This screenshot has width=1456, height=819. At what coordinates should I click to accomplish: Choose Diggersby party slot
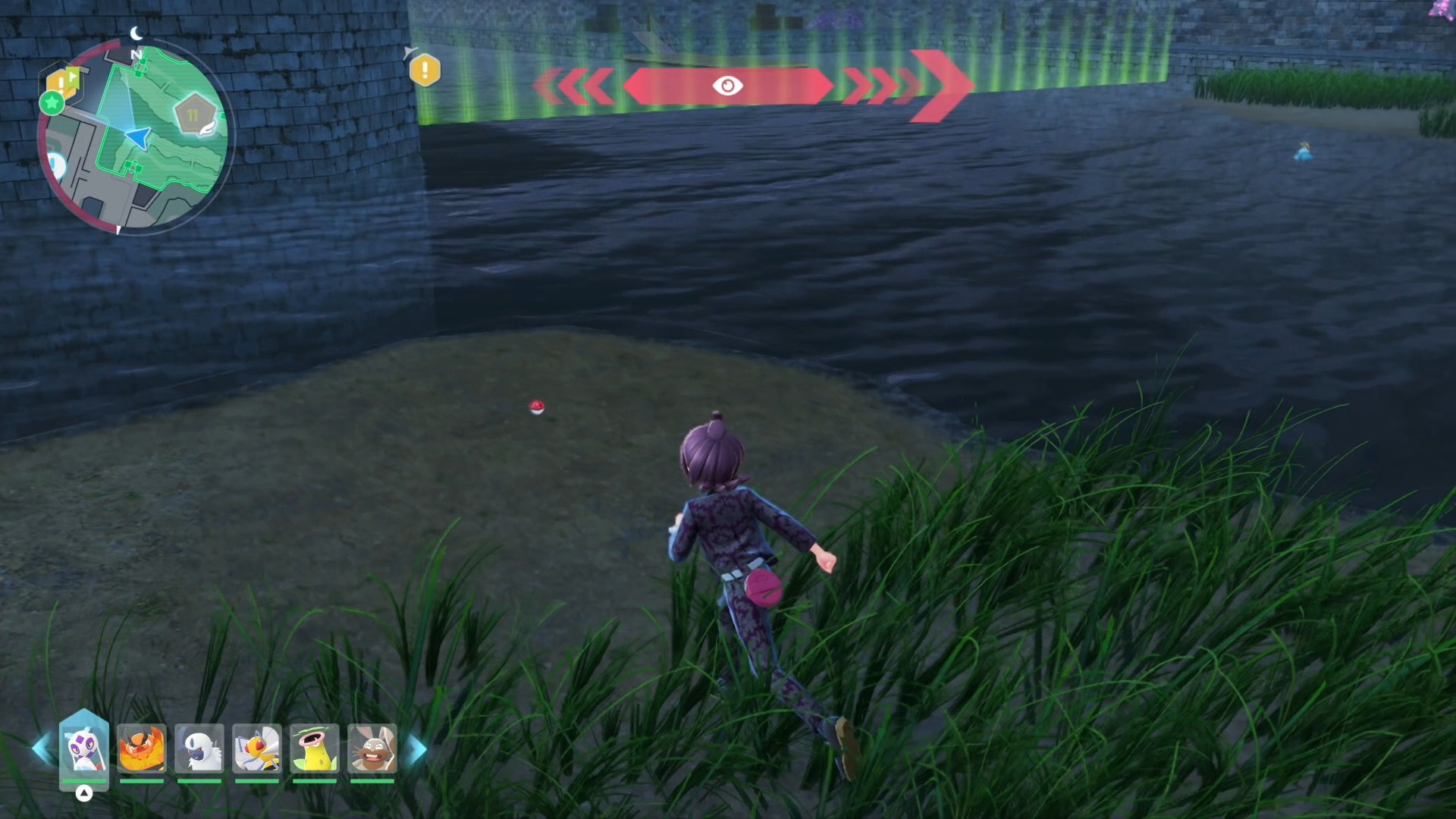(372, 748)
